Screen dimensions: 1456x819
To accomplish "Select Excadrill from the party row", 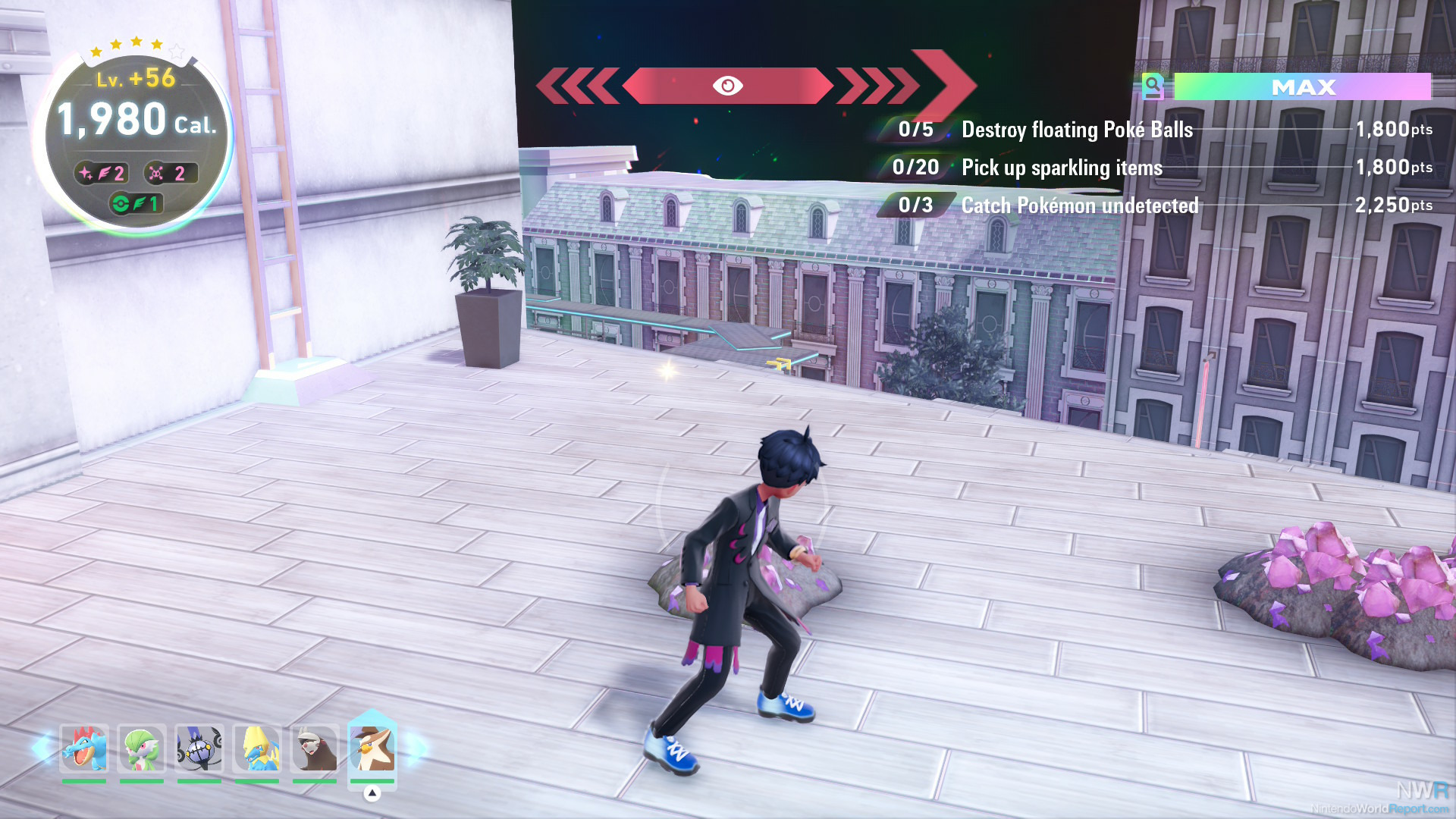I will tap(315, 749).
